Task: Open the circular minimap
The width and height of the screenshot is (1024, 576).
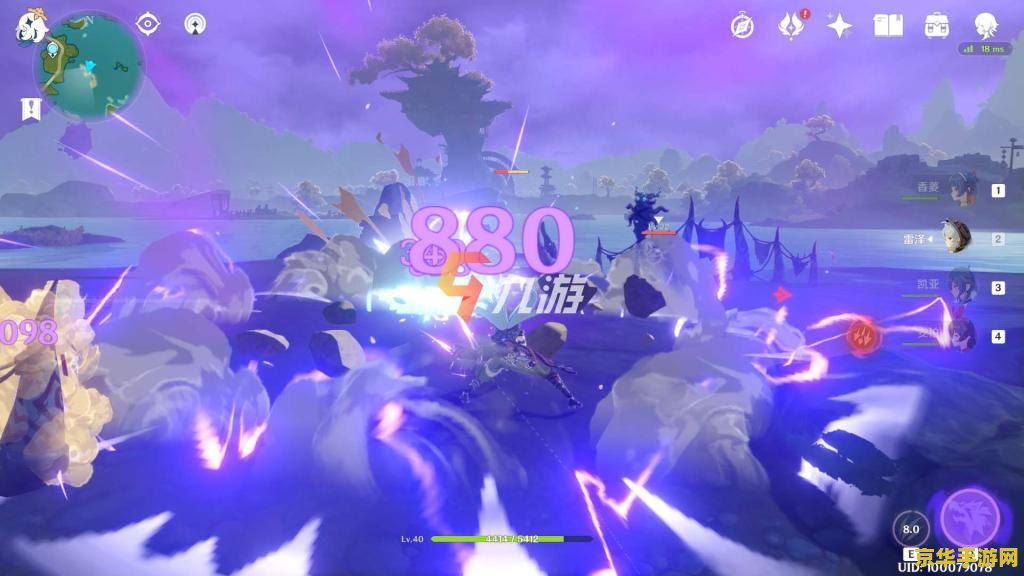Action: (88, 64)
